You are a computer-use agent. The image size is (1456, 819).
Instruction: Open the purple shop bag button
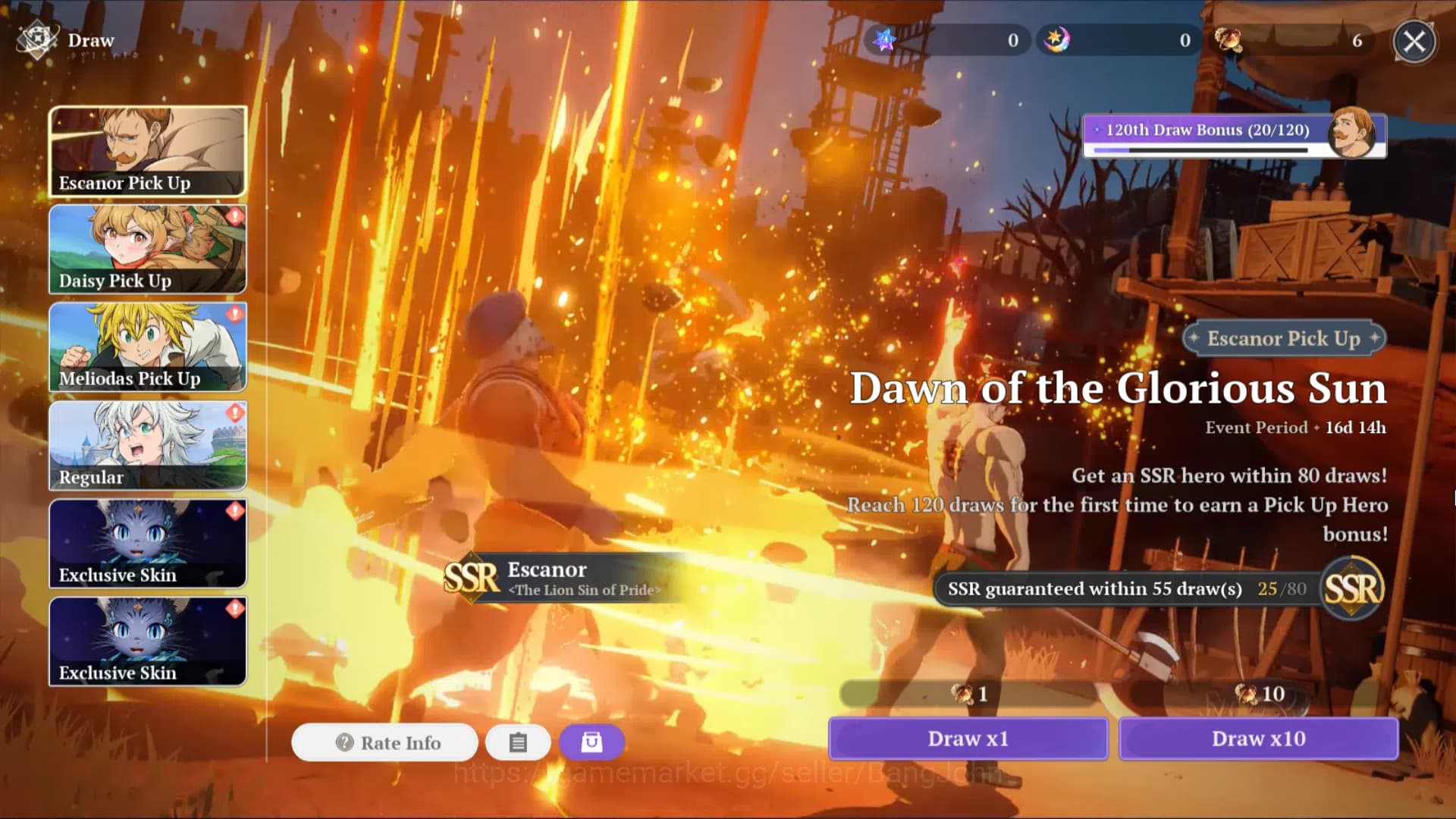(591, 742)
